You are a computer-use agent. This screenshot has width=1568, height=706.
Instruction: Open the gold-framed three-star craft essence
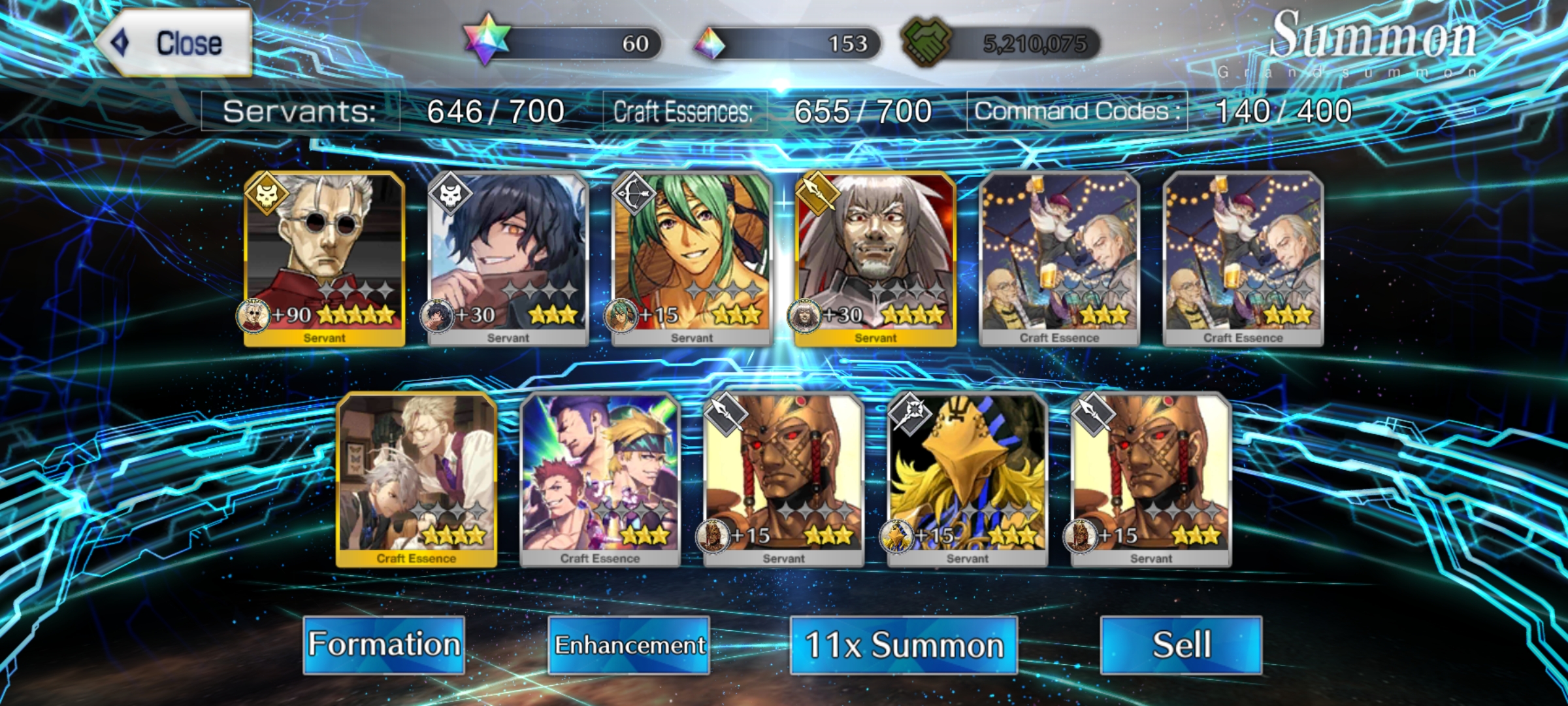[417, 479]
